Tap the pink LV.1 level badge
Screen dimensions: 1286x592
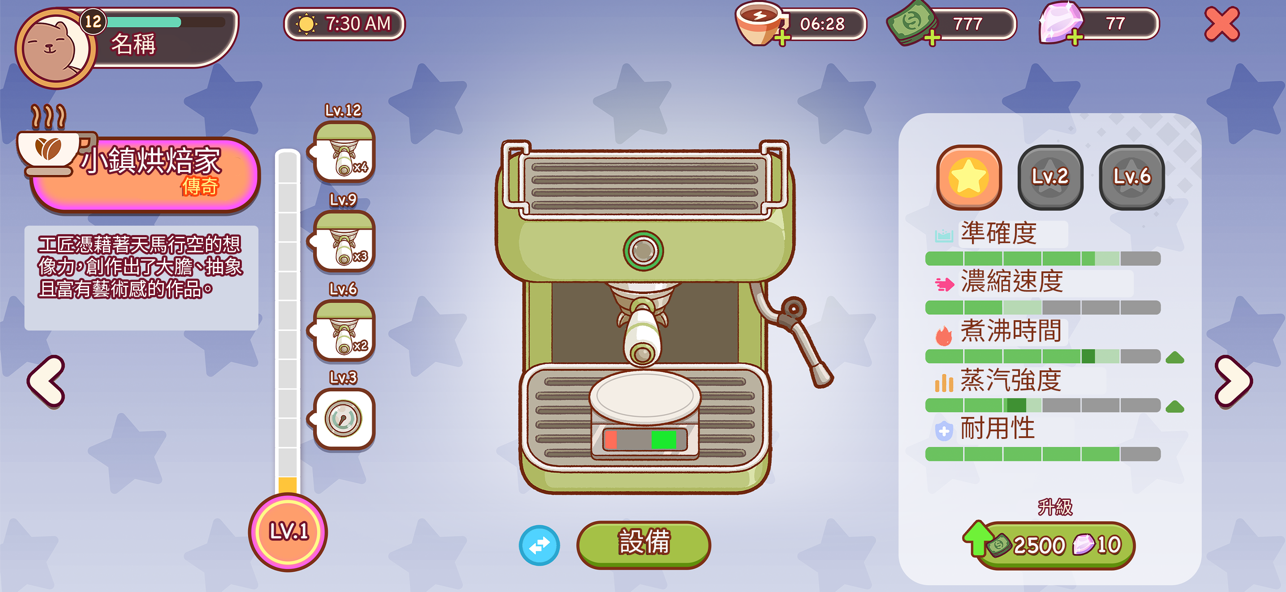pyautogui.click(x=288, y=531)
